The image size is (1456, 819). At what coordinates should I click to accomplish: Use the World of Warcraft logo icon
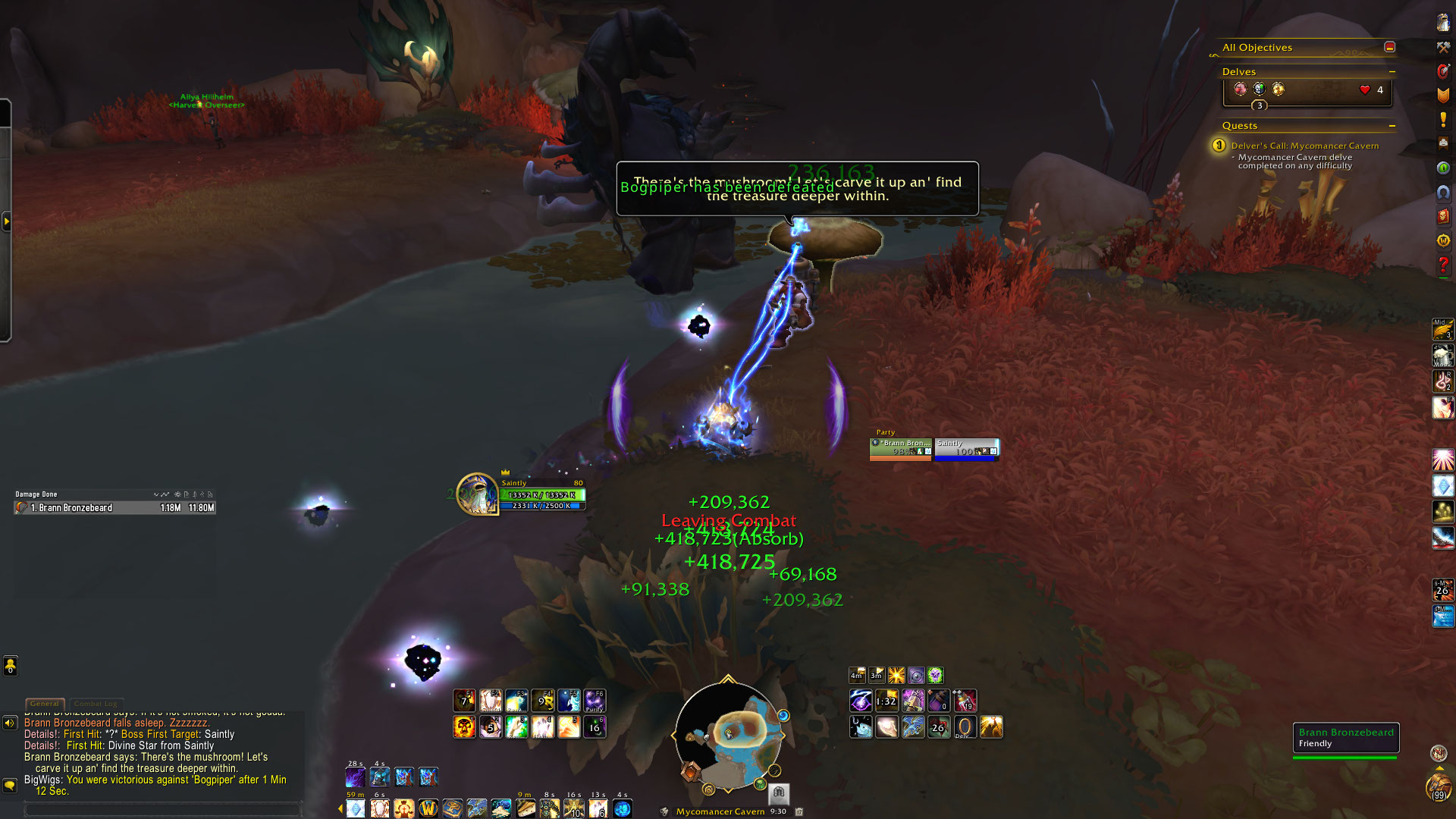point(428,808)
